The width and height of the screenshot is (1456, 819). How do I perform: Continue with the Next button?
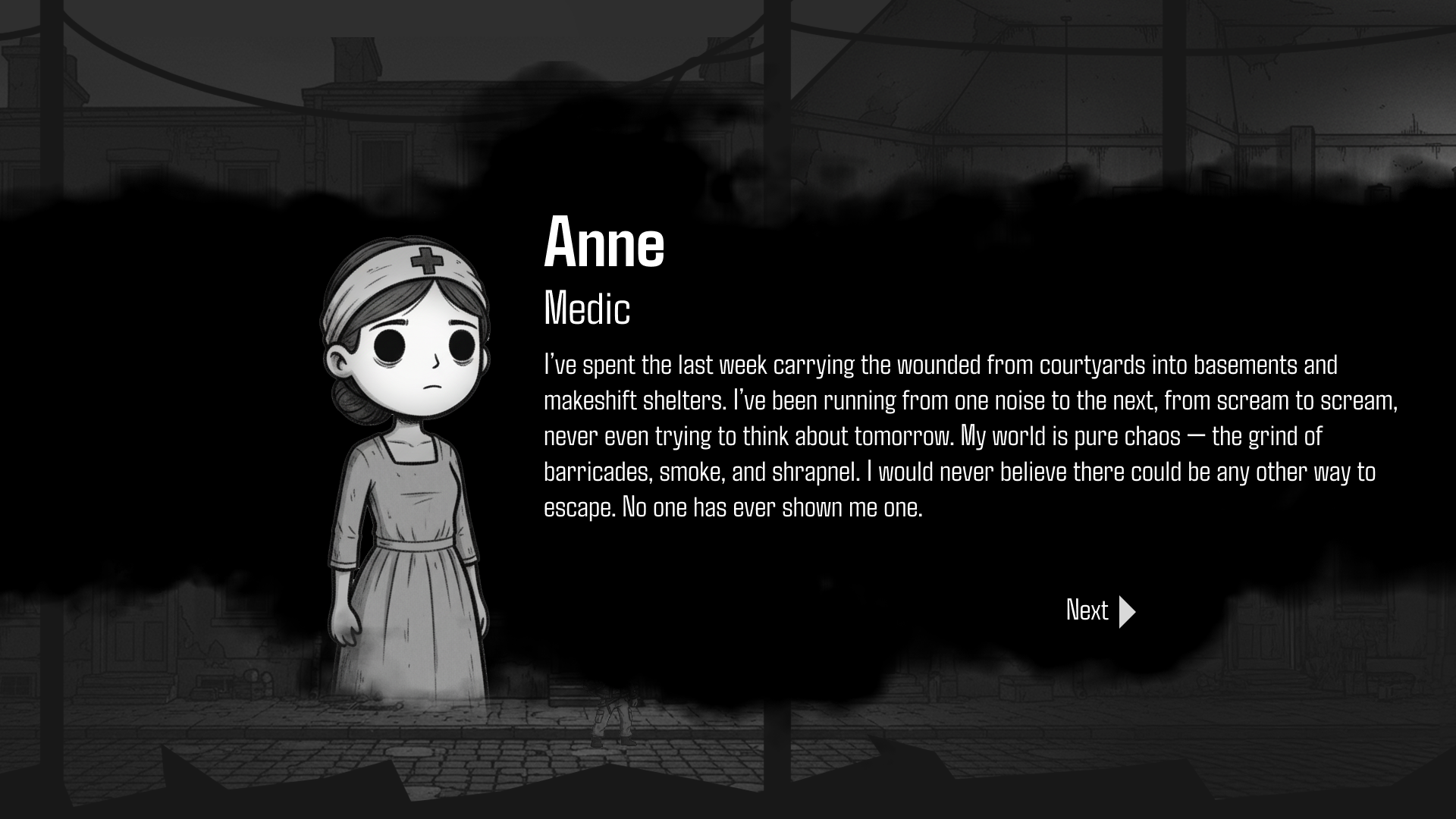pos(1100,610)
